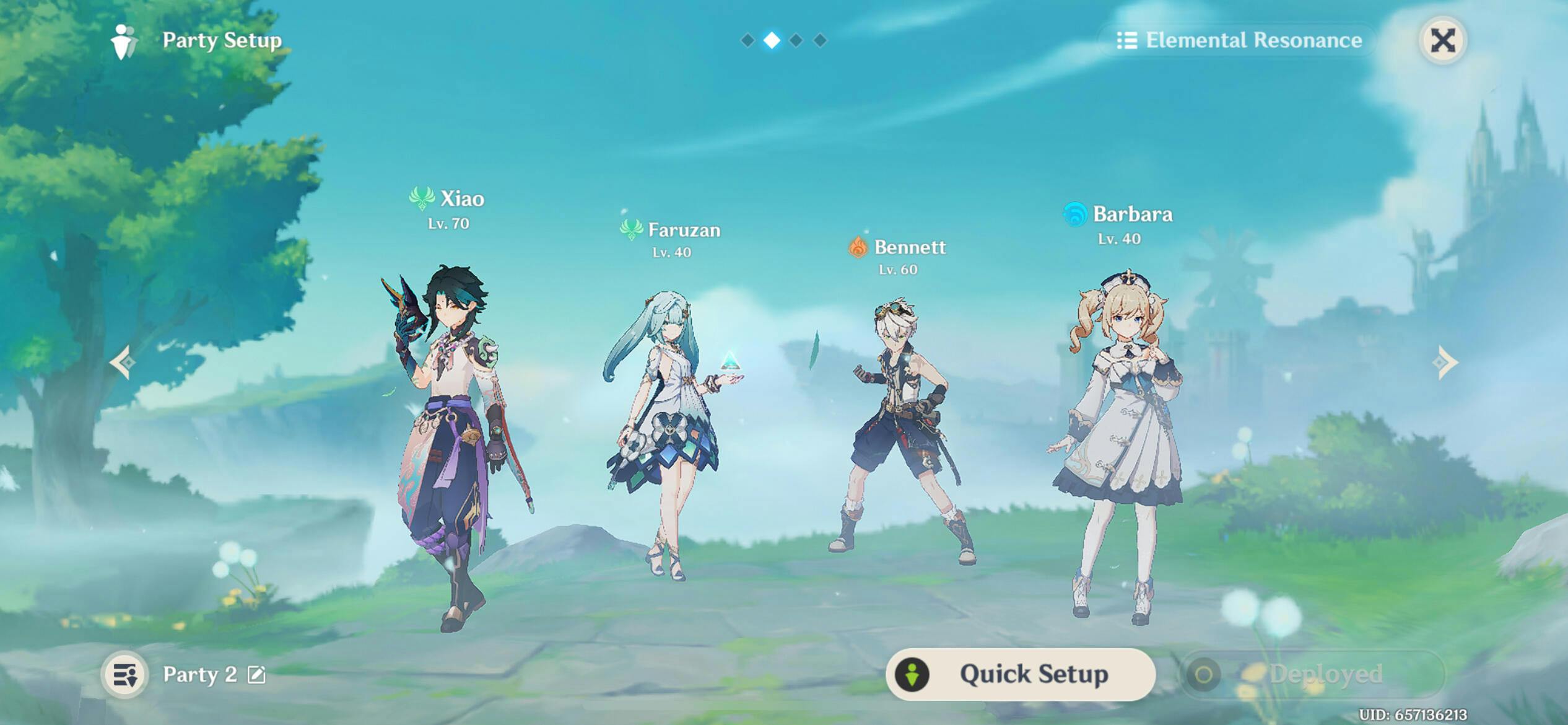Click the Deployed status button
The height and width of the screenshot is (725, 1568).
(x=1313, y=674)
